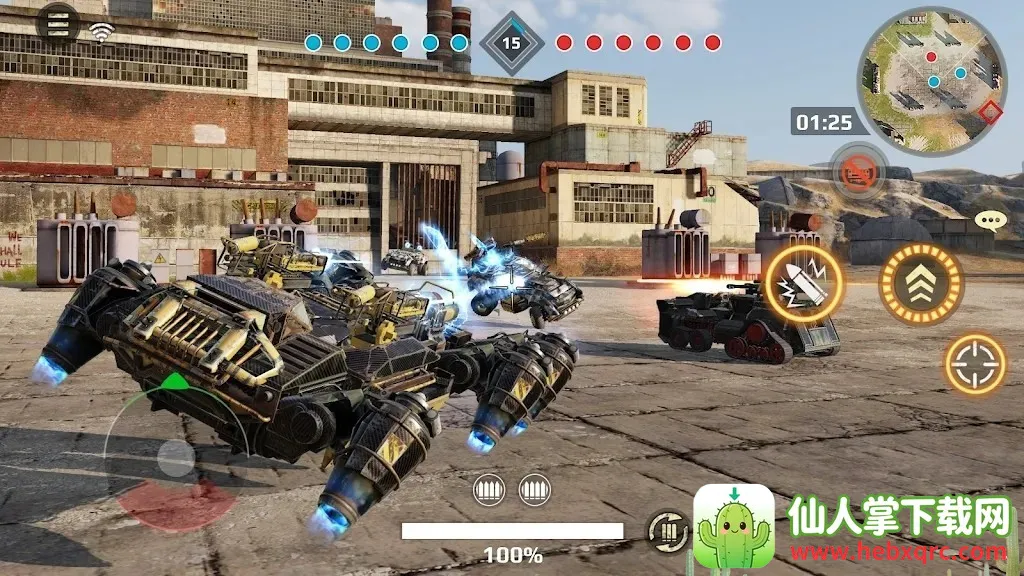Tap the circular battlefield minimap
Screen dimensions: 1024x576
point(929,78)
